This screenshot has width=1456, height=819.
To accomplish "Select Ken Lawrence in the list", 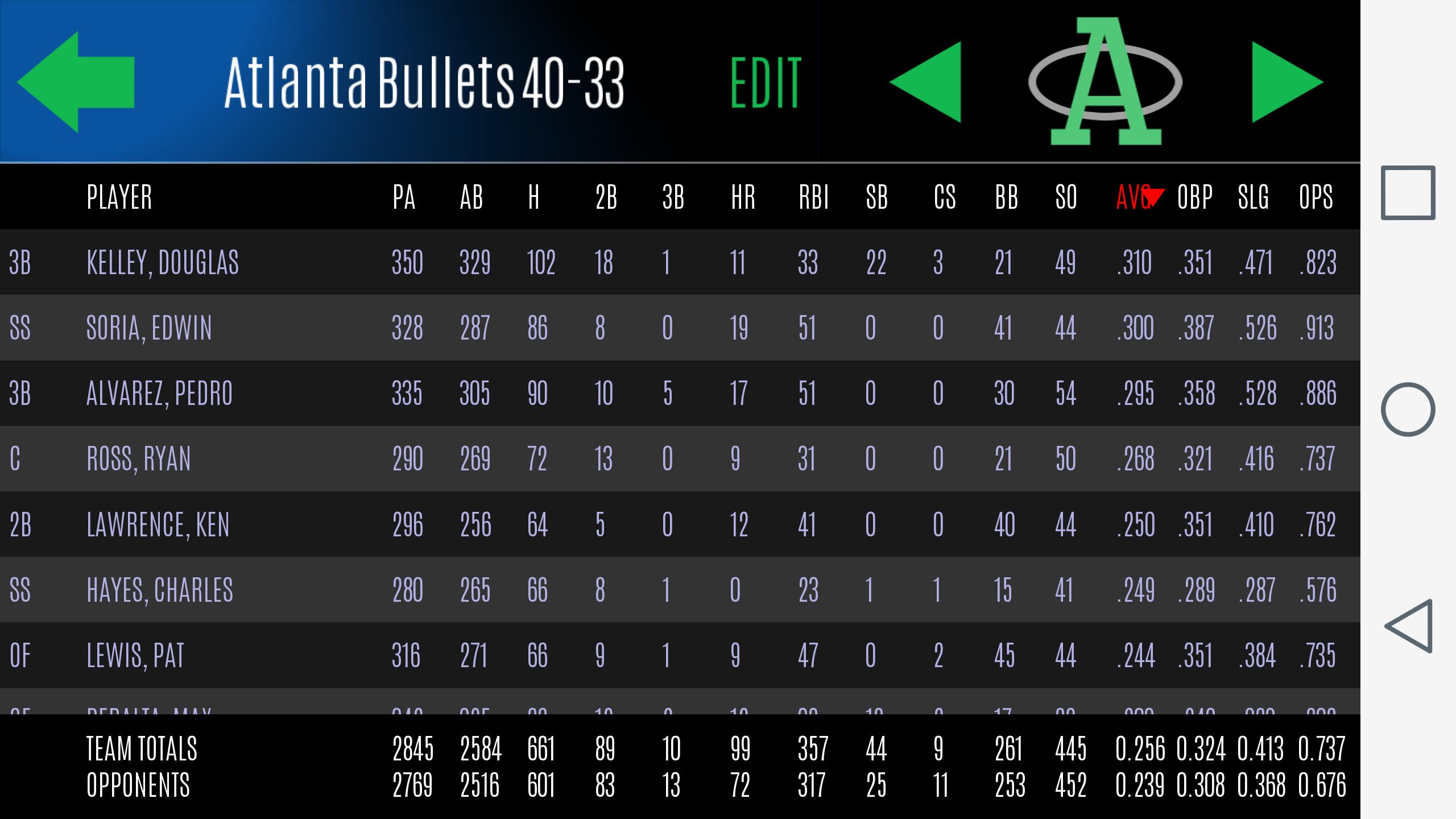I will 158,524.
